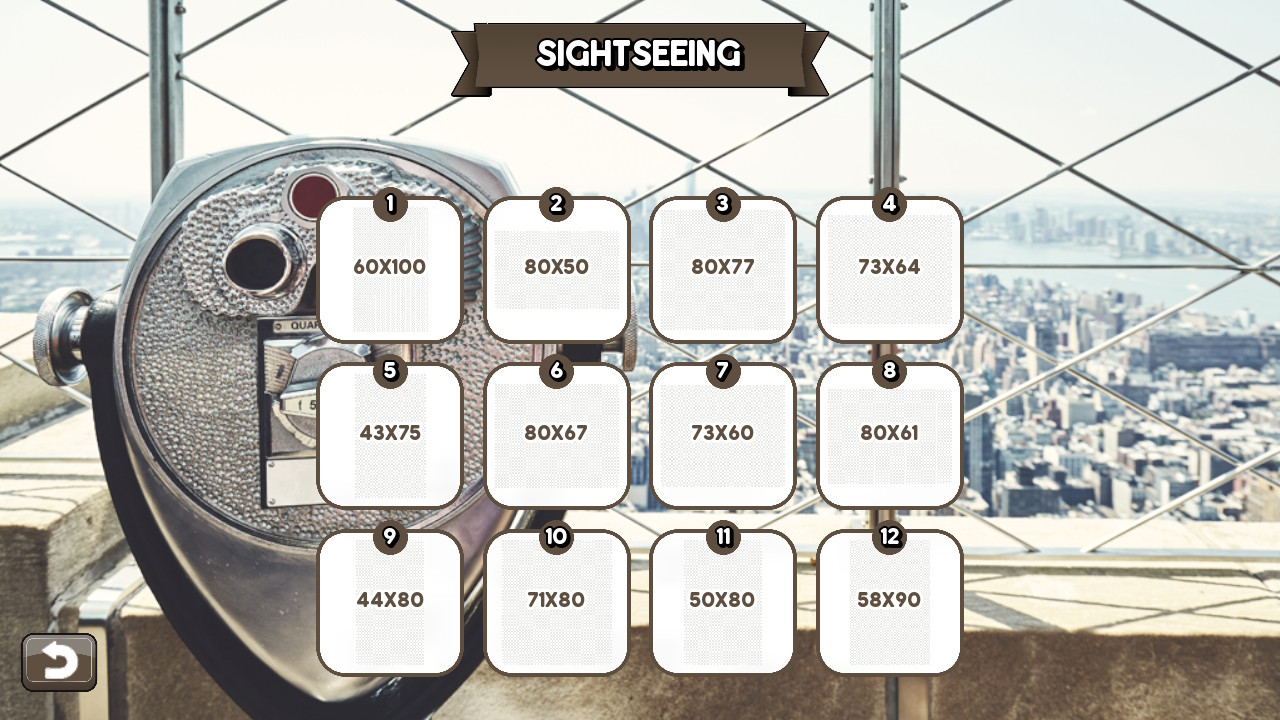Select the 50X80 puzzle tile
This screenshot has width=1280, height=720.
pos(723,600)
